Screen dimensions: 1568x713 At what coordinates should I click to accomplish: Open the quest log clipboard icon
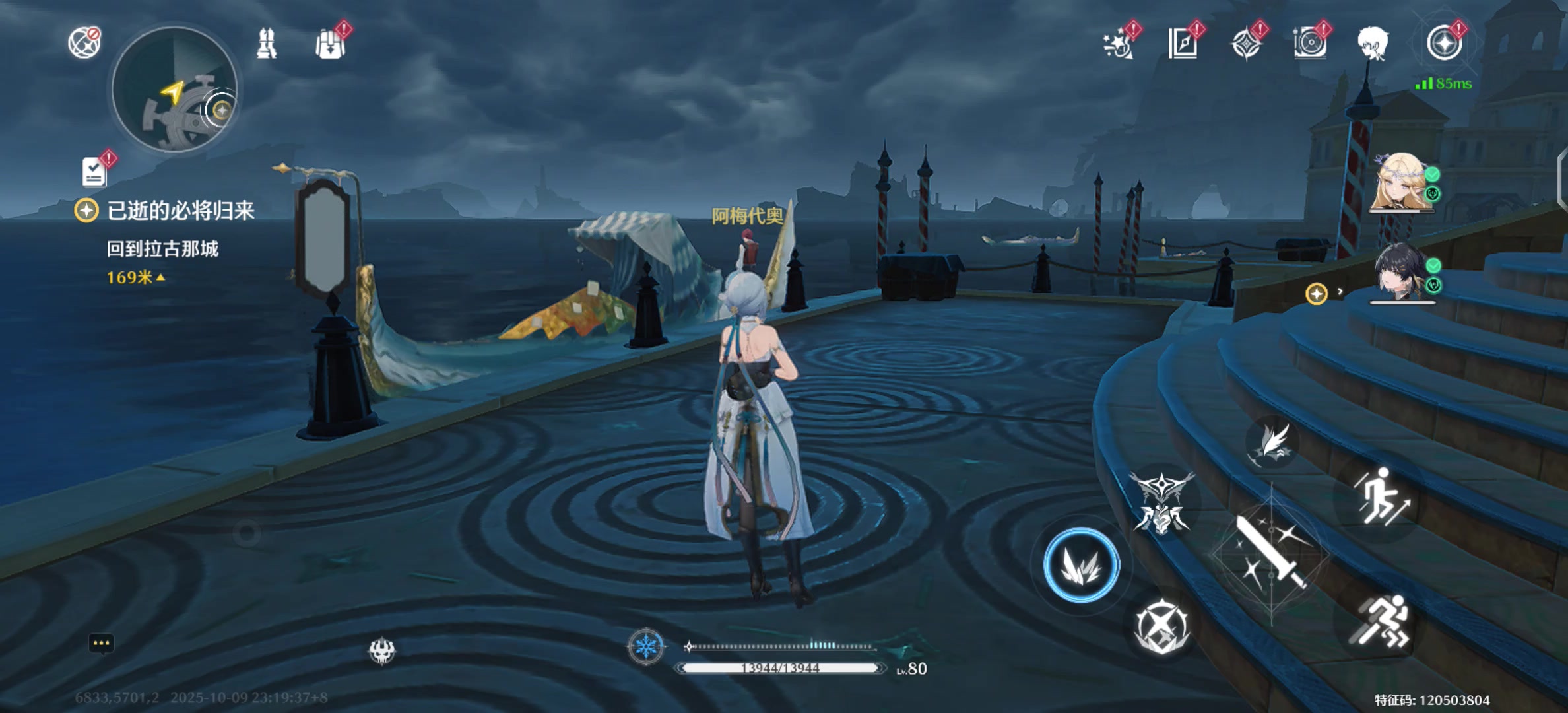(94, 173)
